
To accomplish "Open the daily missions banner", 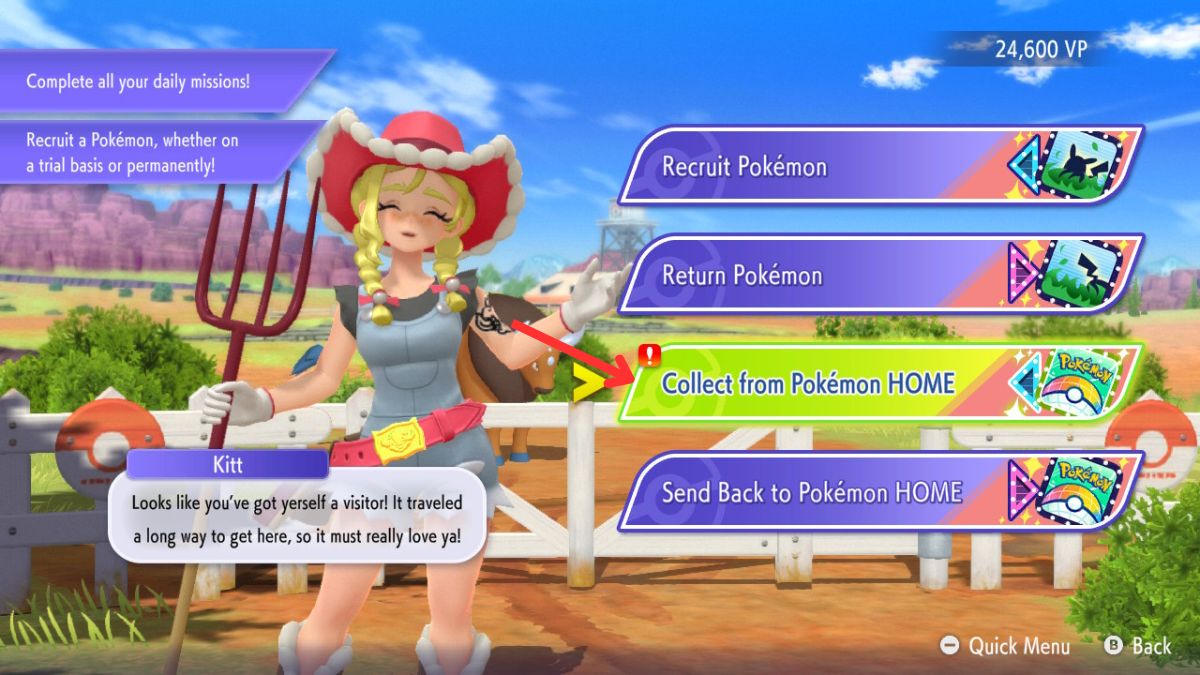I will (150, 81).
